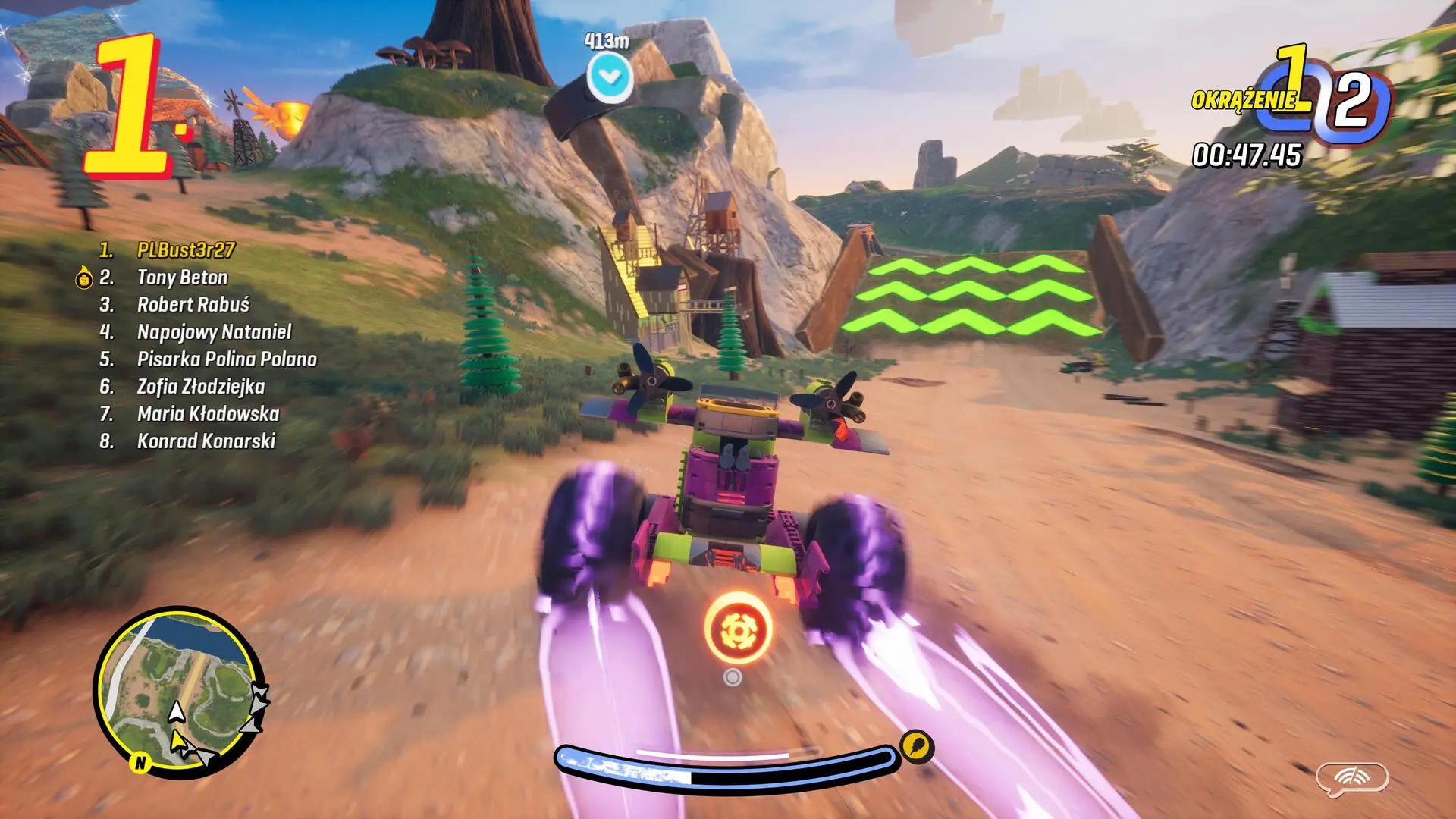Screen dimensions: 1456x819
Task: Switch to Tony Beton in the standings
Action: click(x=182, y=278)
